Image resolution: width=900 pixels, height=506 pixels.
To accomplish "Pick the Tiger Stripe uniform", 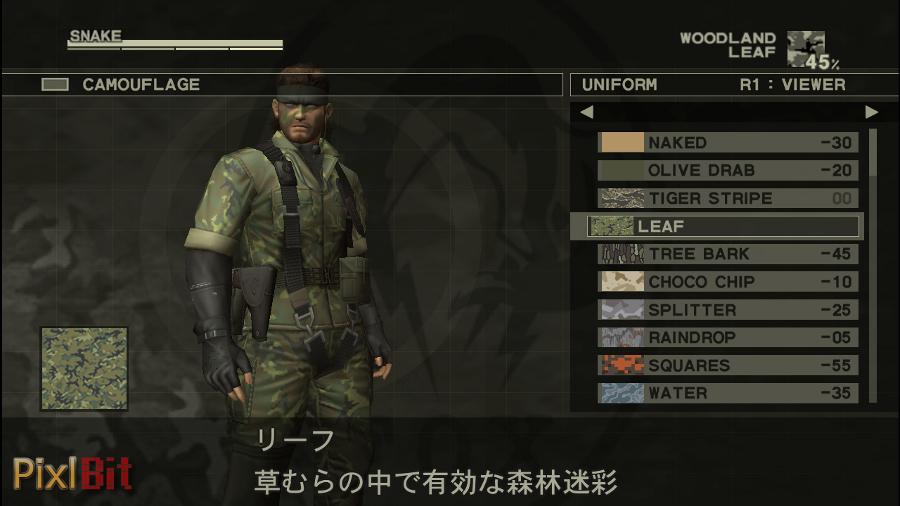I will (x=728, y=199).
